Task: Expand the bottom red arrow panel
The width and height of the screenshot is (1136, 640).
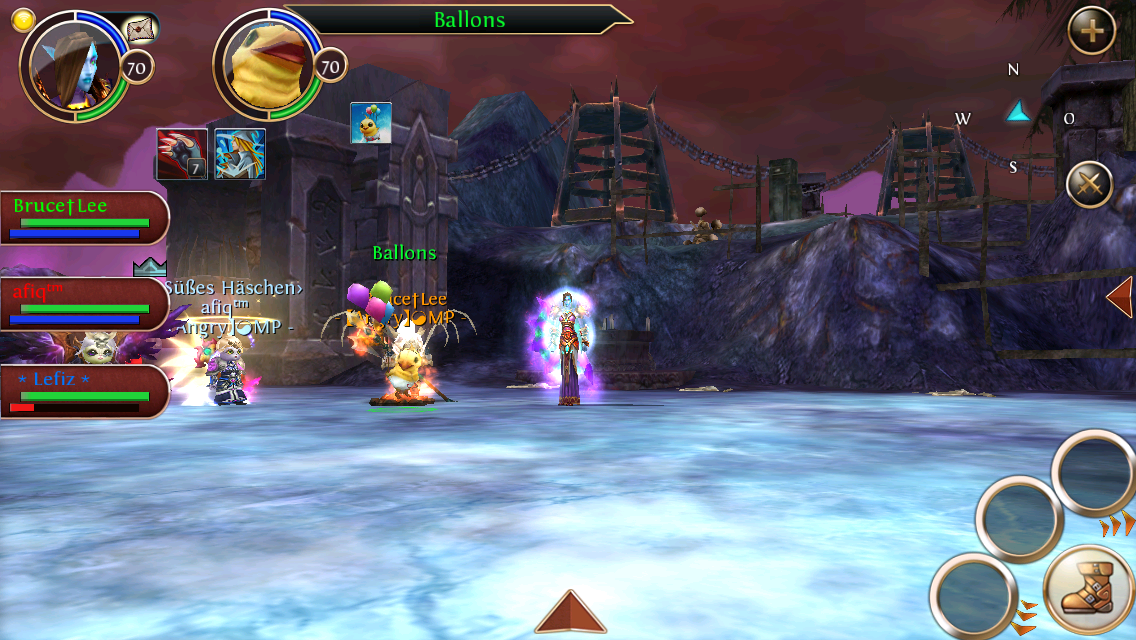Action: pos(570,612)
